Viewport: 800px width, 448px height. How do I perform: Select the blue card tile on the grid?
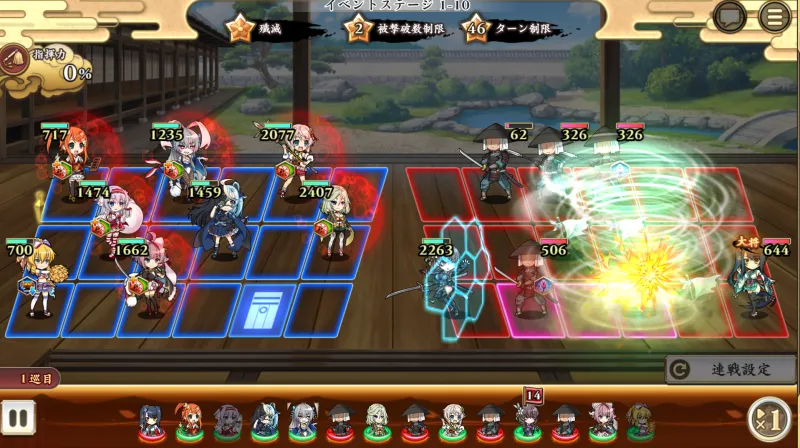point(260,309)
